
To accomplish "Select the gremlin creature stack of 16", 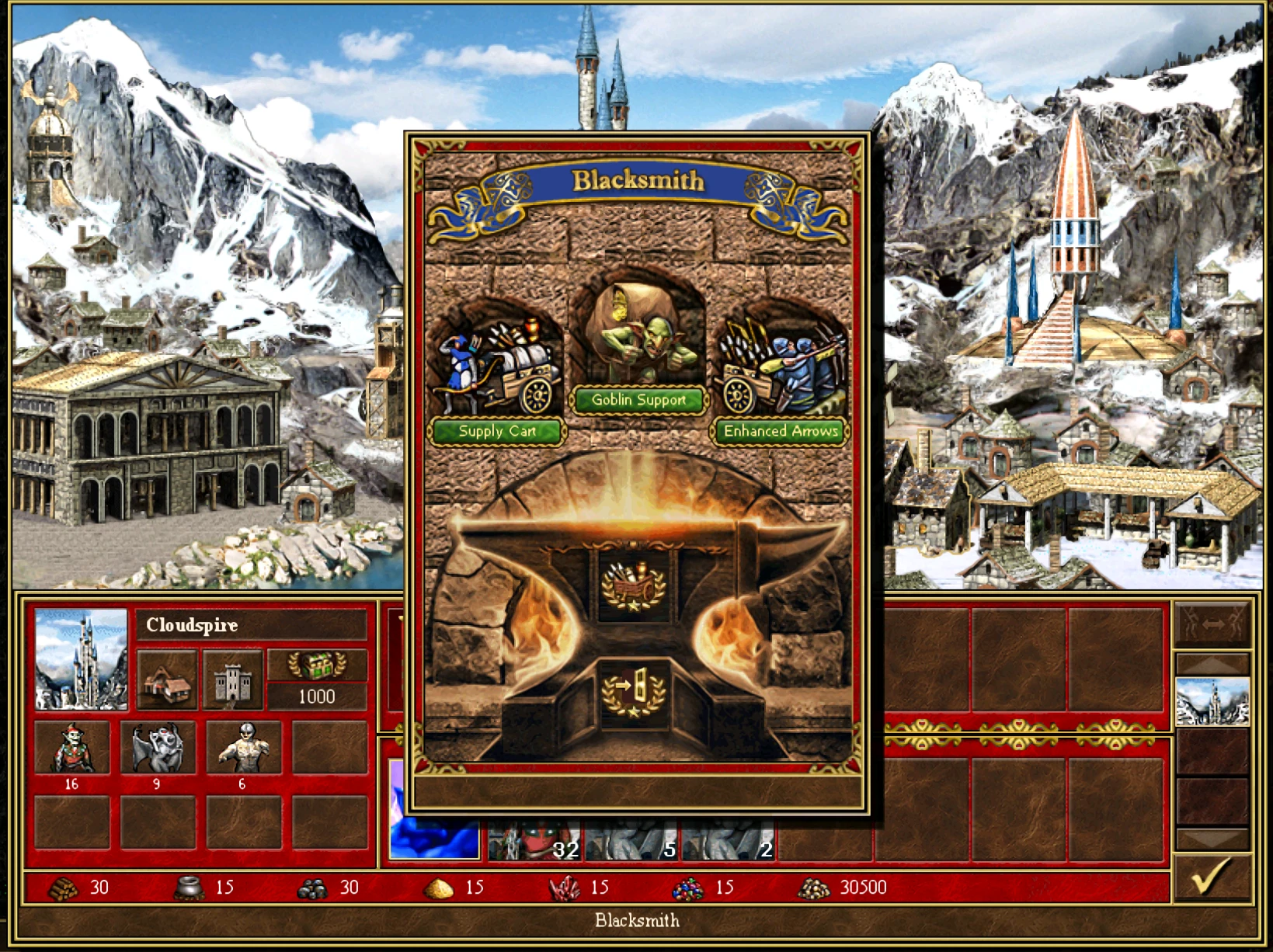I will point(71,748).
